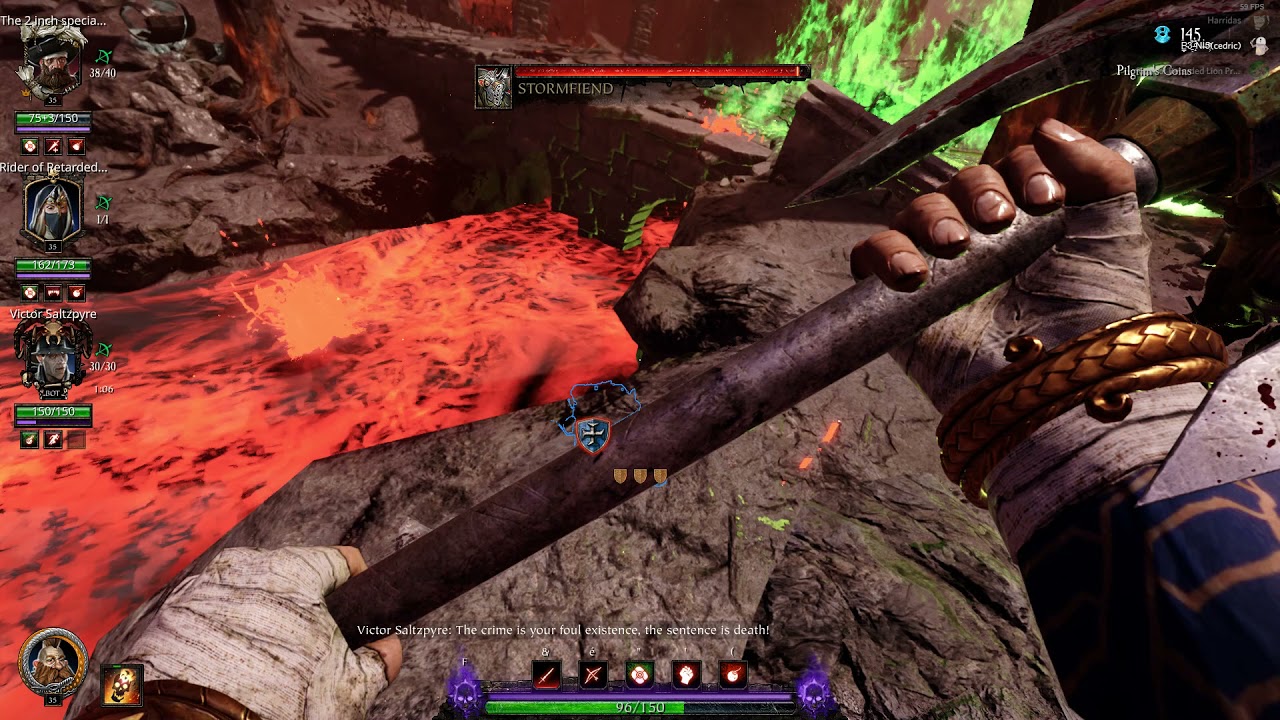Use the healing medical supplies slot

[x=640, y=676]
